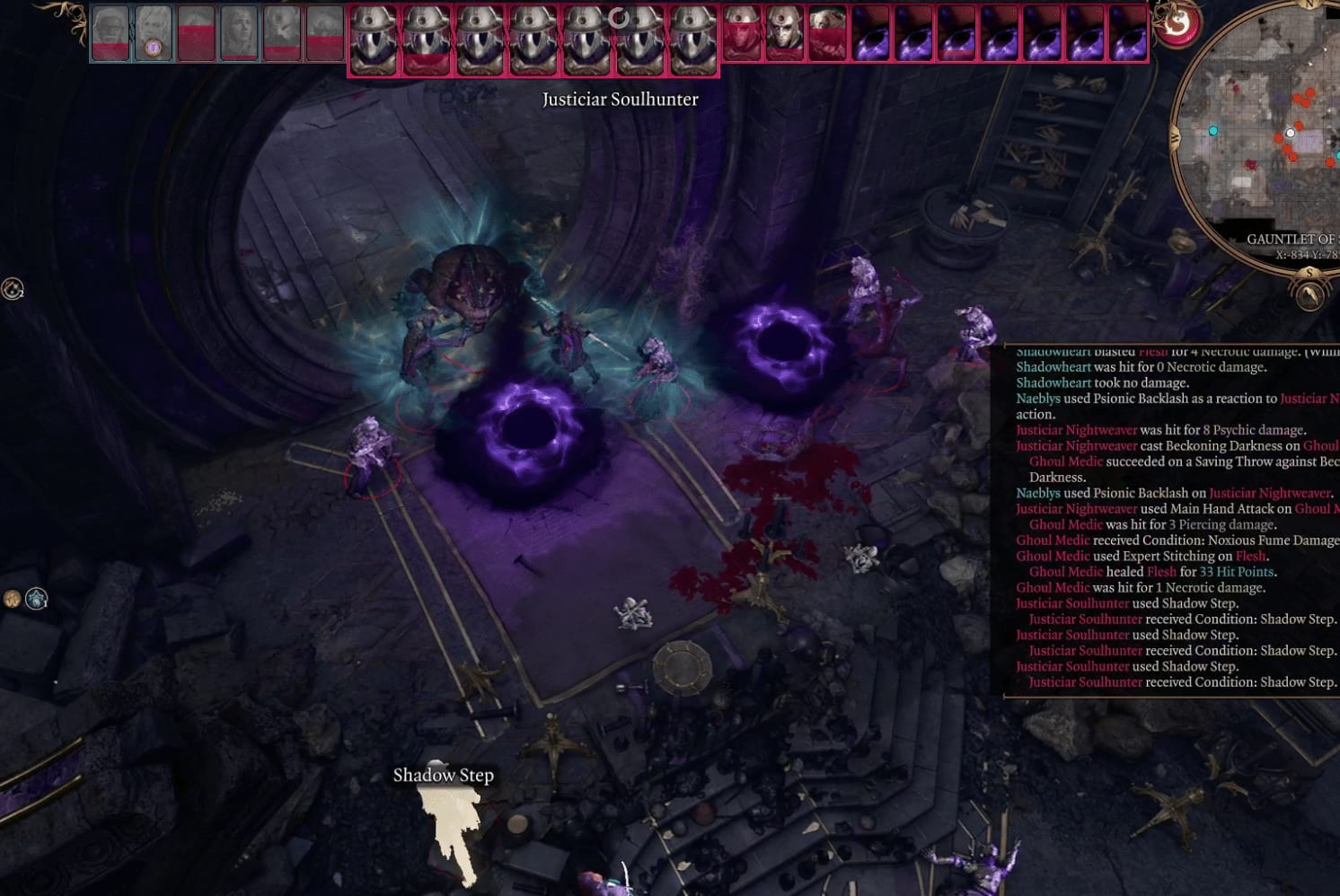Select the beast portrait before the purple portals
This screenshot has width=1340, height=896.
(x=827, y=34)
